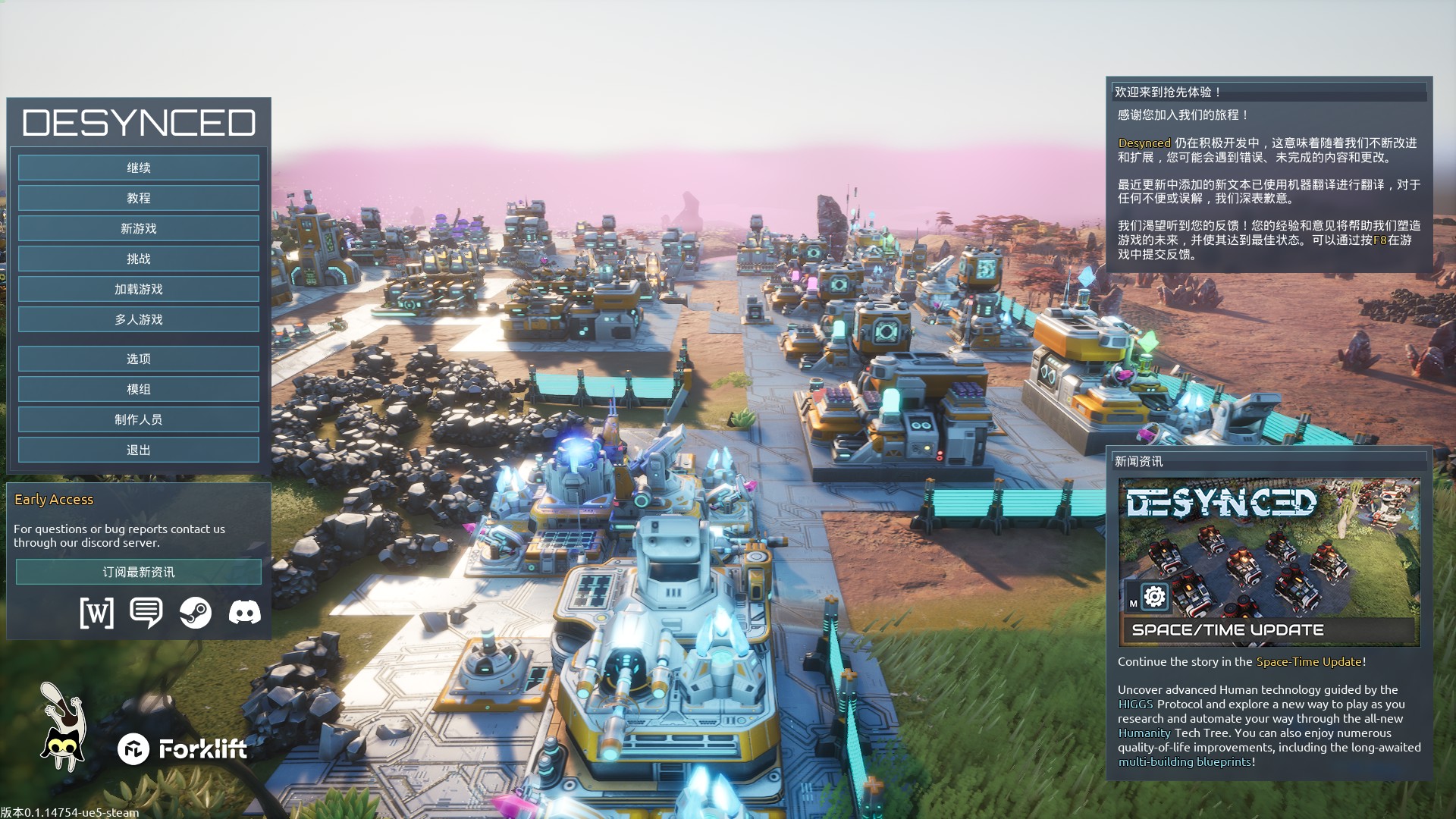Click the 订阅最新资讯 subscribe button
Viewport: 1456px width, 819px height.
point(139,572)
